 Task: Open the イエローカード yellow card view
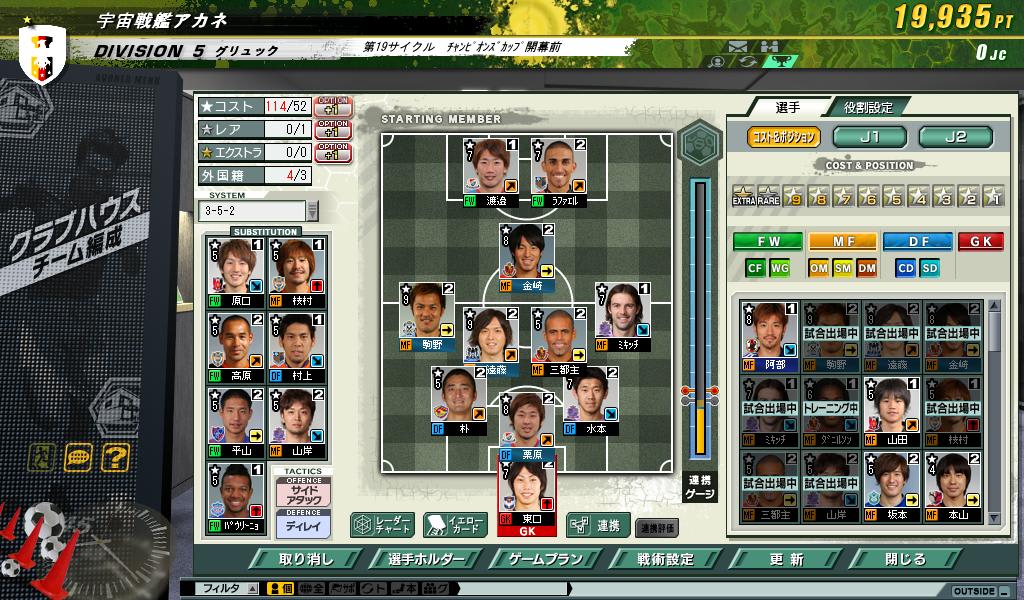pos(455,525)
